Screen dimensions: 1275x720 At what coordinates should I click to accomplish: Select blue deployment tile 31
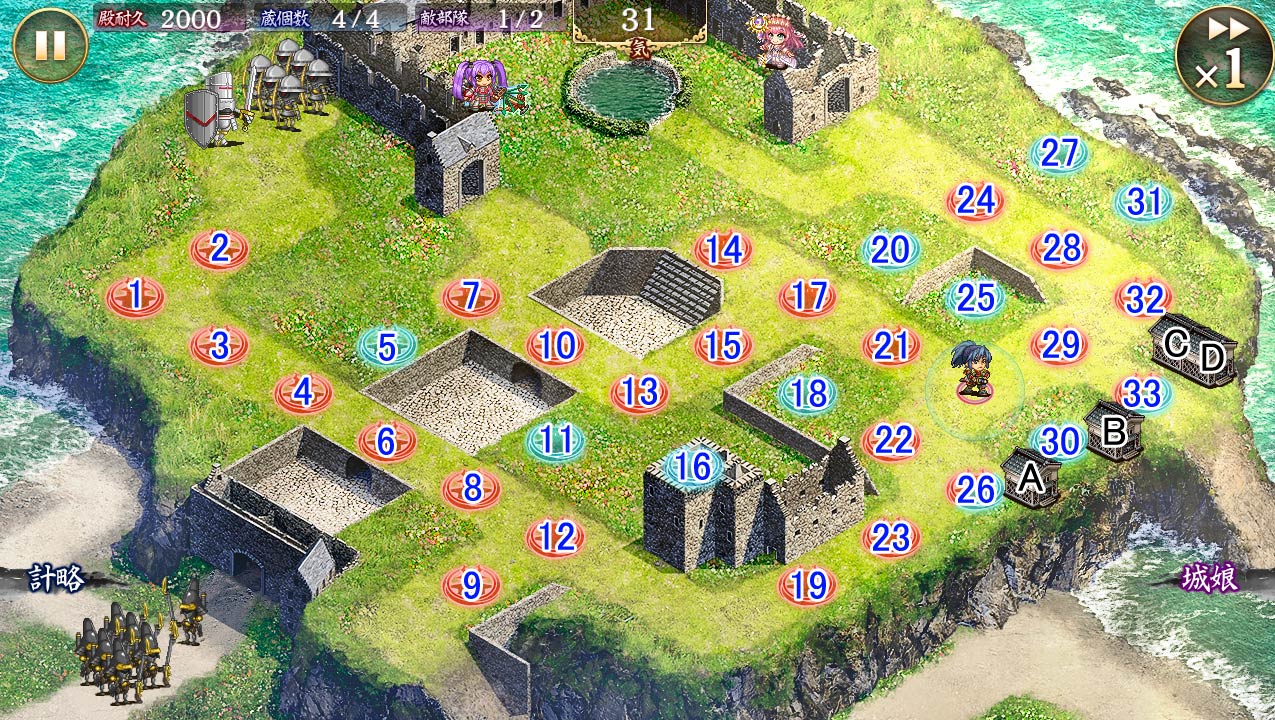[1143, 202]
